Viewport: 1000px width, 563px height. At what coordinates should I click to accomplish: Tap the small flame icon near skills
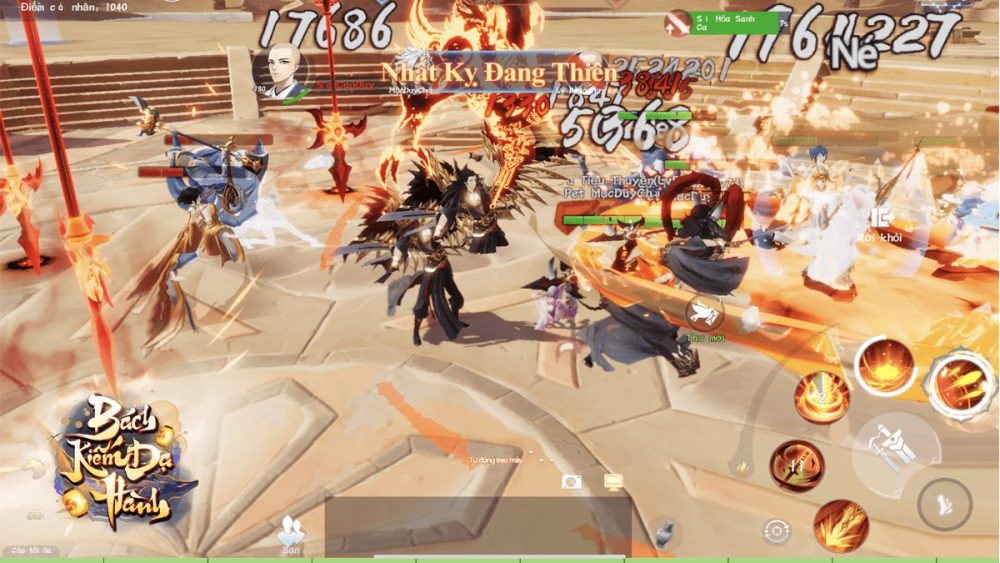742,466
